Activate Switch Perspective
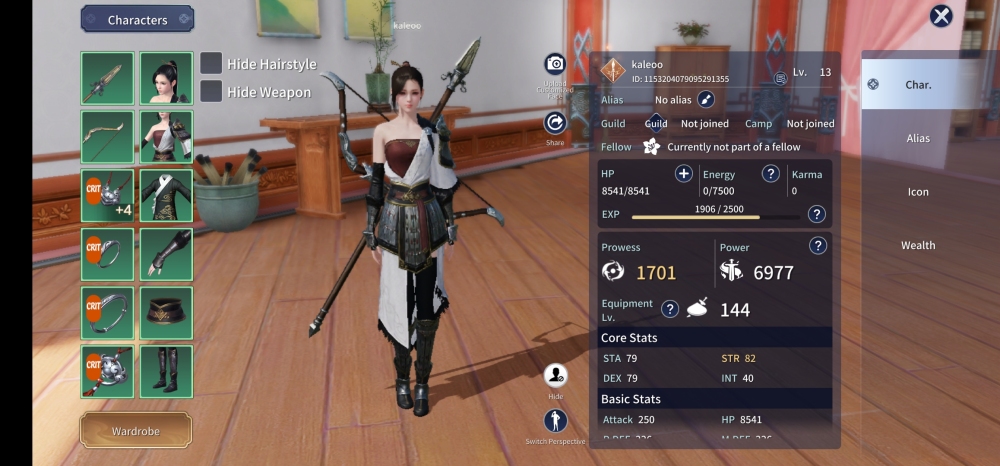Viewport: 1000px width, 466px height. 555,421
